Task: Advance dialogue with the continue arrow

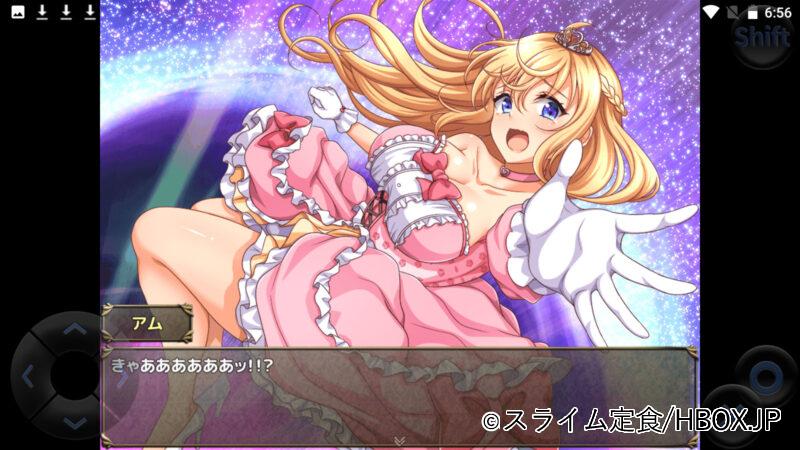Action: (399, 440)
